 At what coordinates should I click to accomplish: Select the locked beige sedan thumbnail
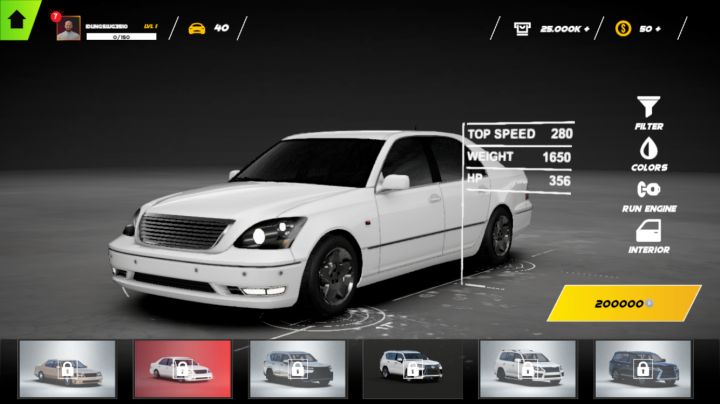[67, 367]
